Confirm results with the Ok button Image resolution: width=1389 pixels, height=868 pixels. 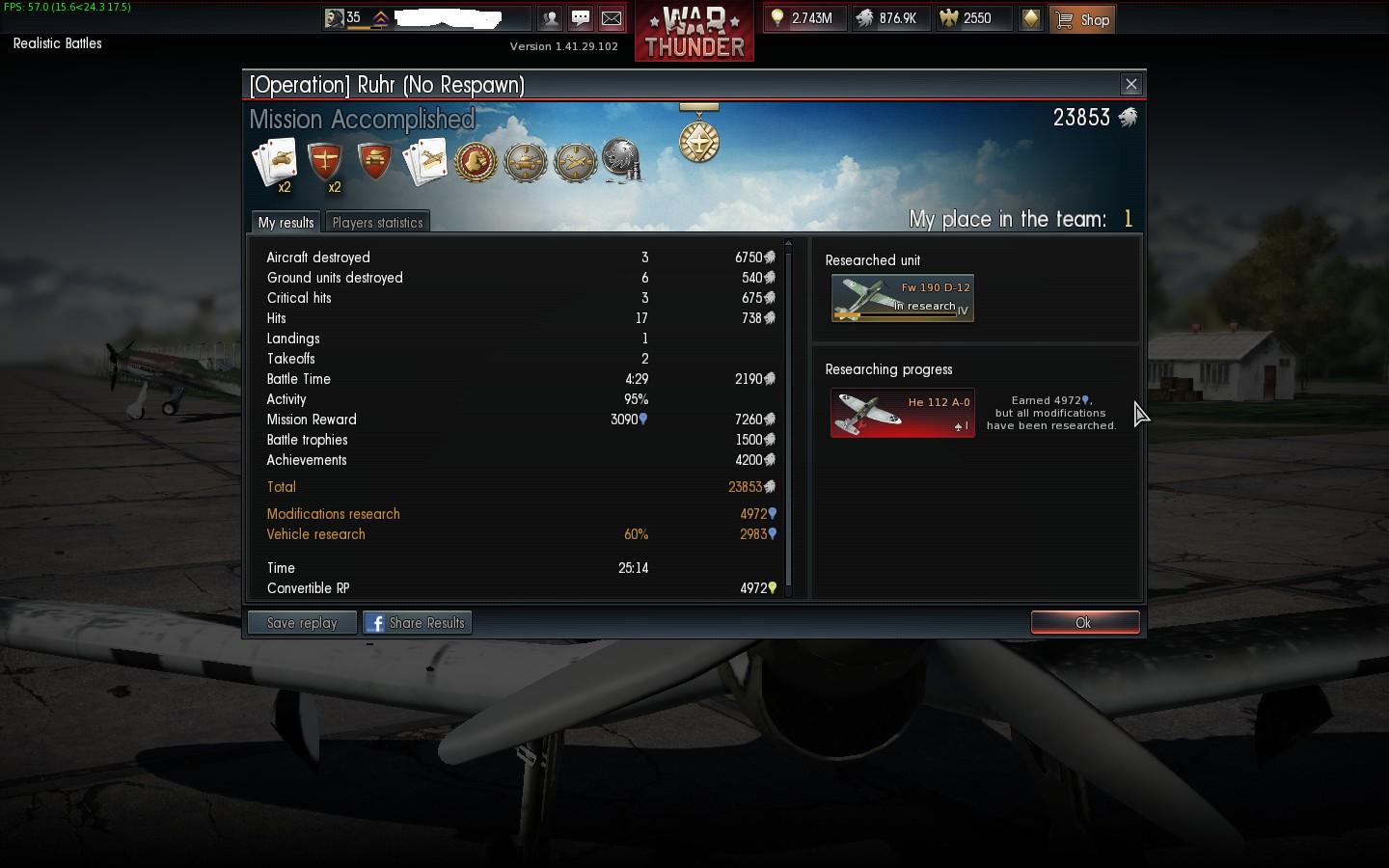point(1084,623)
